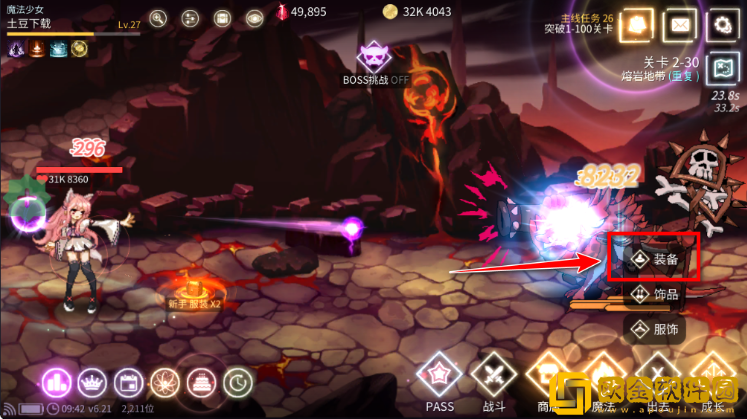Check the mail envelope icon
Viewport: 747px width, 419px height.
click(680, 25)
